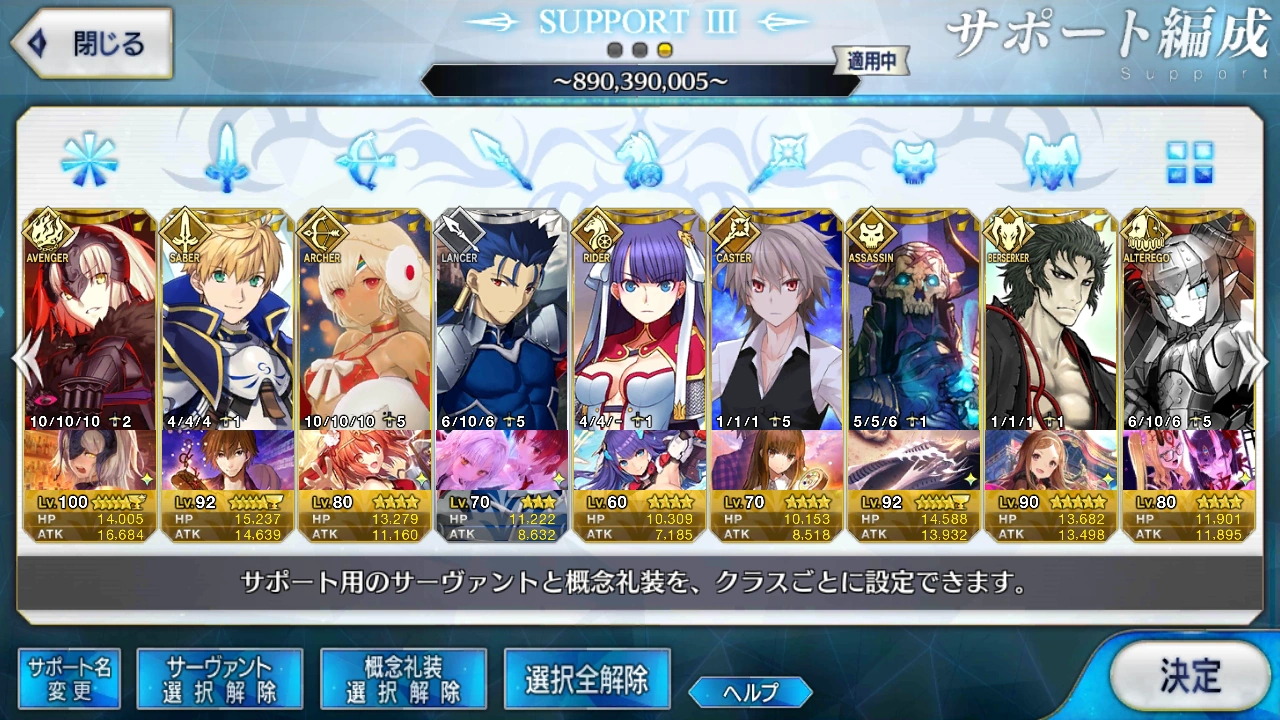Select the All classes filter icon
1280x720 pixels.
click(x=87, y=160)
